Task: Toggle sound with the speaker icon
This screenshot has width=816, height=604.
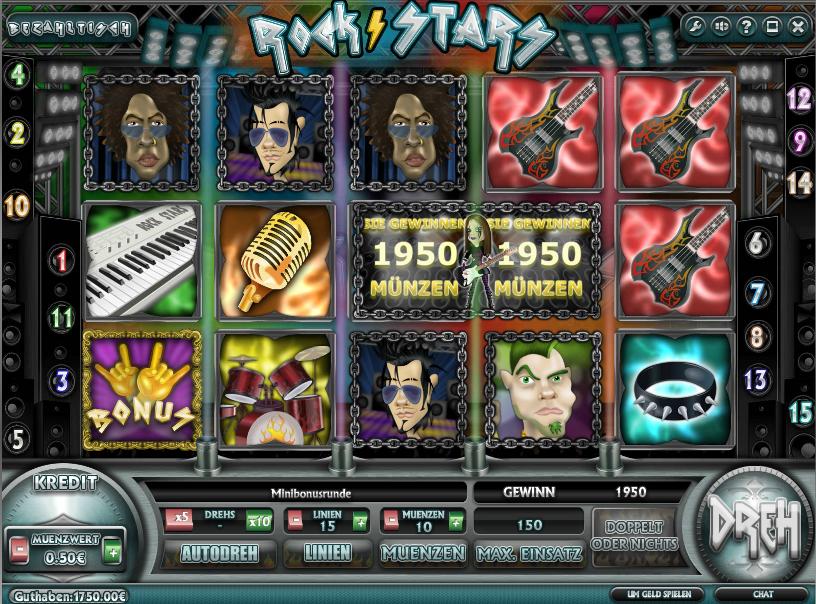Action: pyautogui.click(x=722, y=26)
